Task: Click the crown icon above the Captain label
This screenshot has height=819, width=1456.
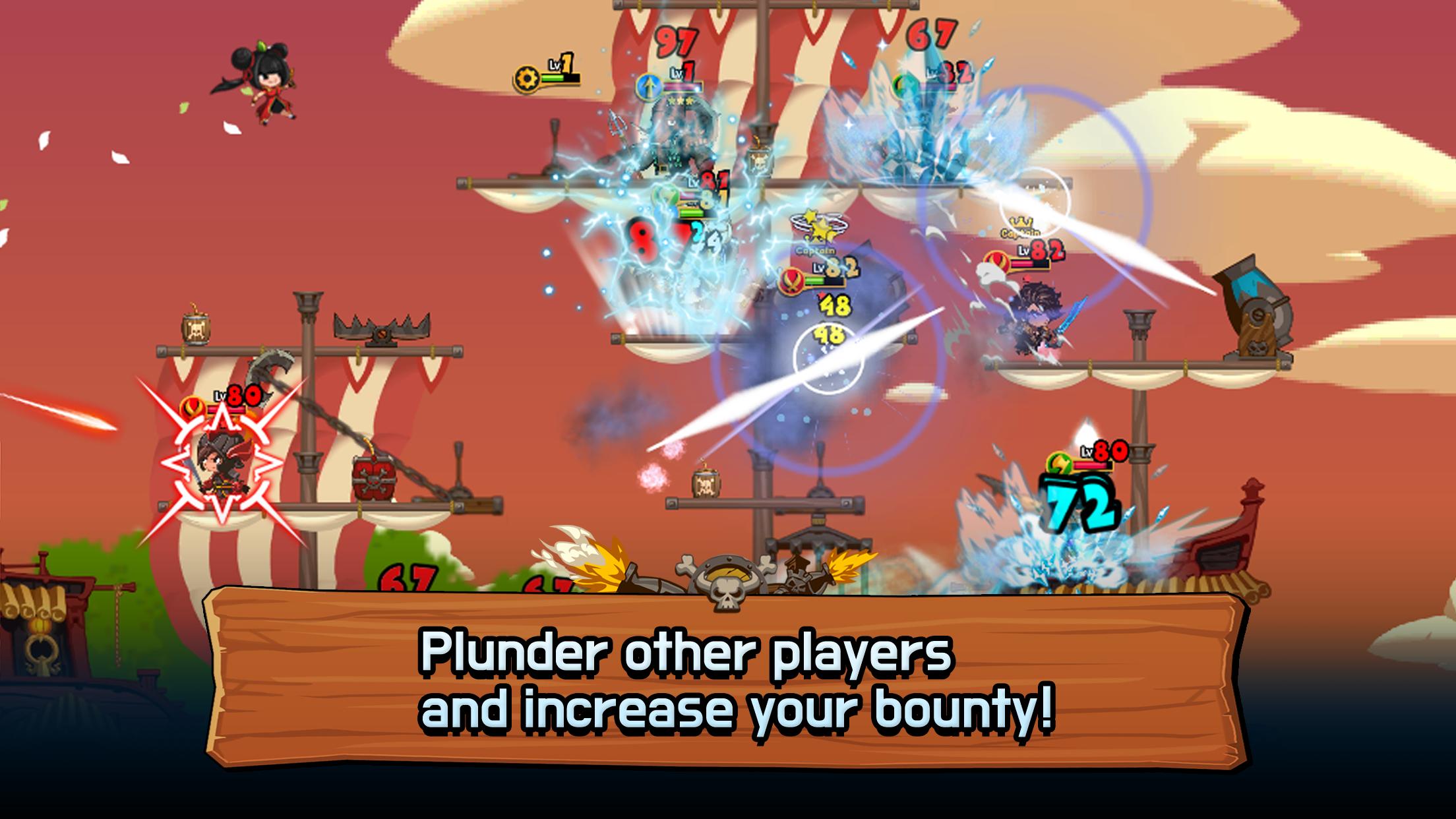Action: 1022,222
